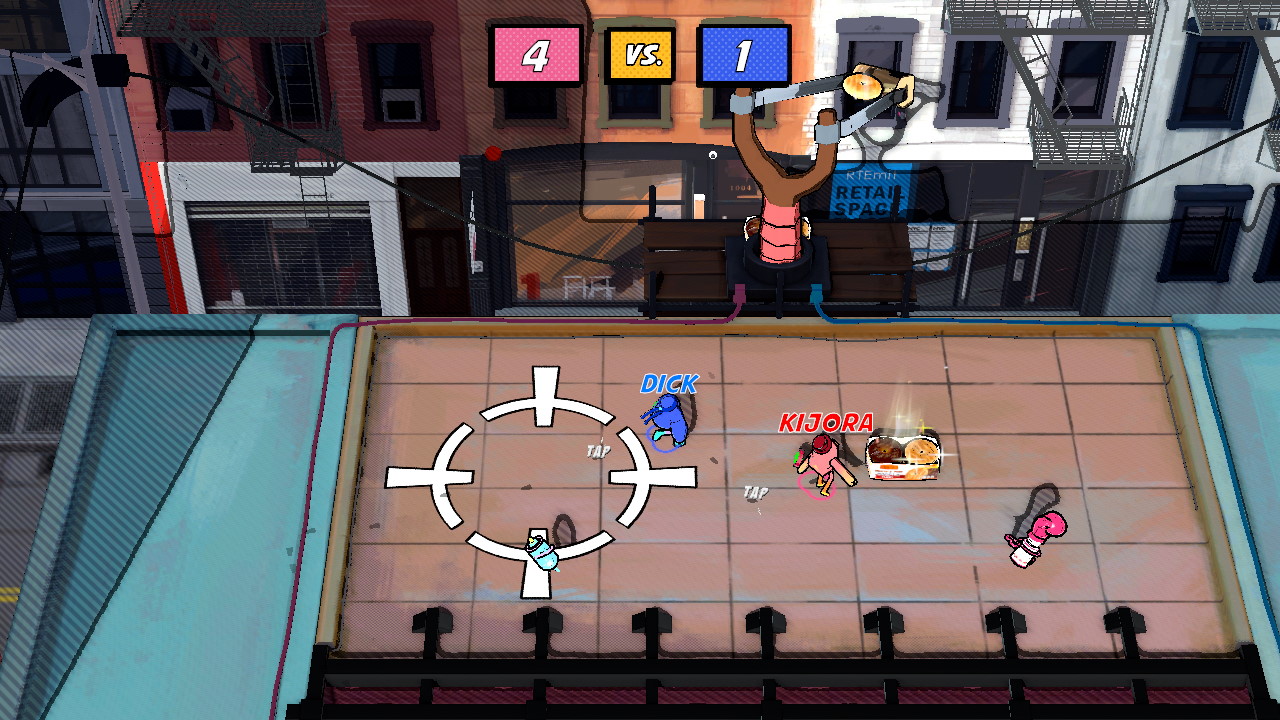
Task: Click the red round button on the storefront
Action: pyautogui.click(x=491, y=155)
